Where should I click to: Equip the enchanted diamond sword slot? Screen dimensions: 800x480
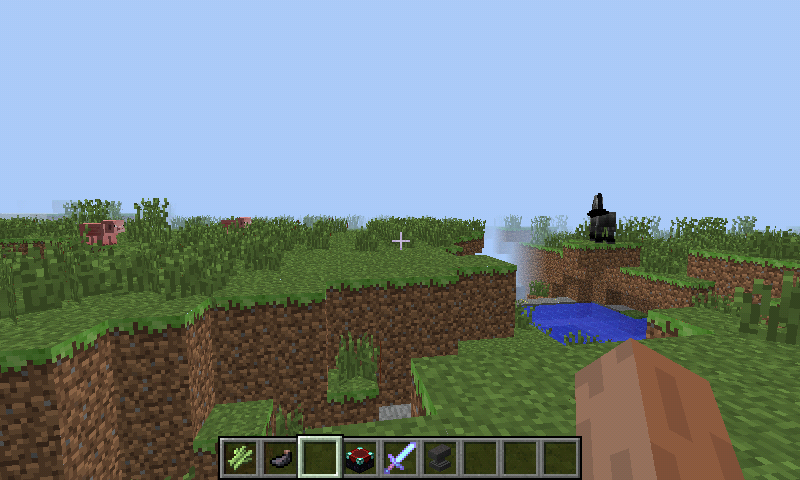(400, 458)
